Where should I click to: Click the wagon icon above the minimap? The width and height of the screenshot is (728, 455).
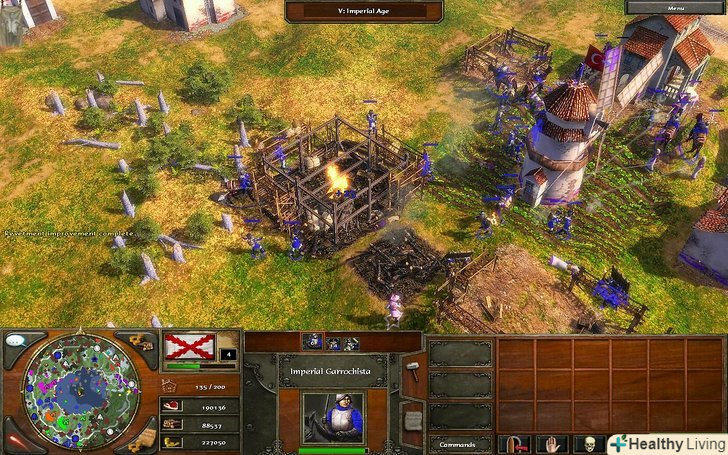142,343
